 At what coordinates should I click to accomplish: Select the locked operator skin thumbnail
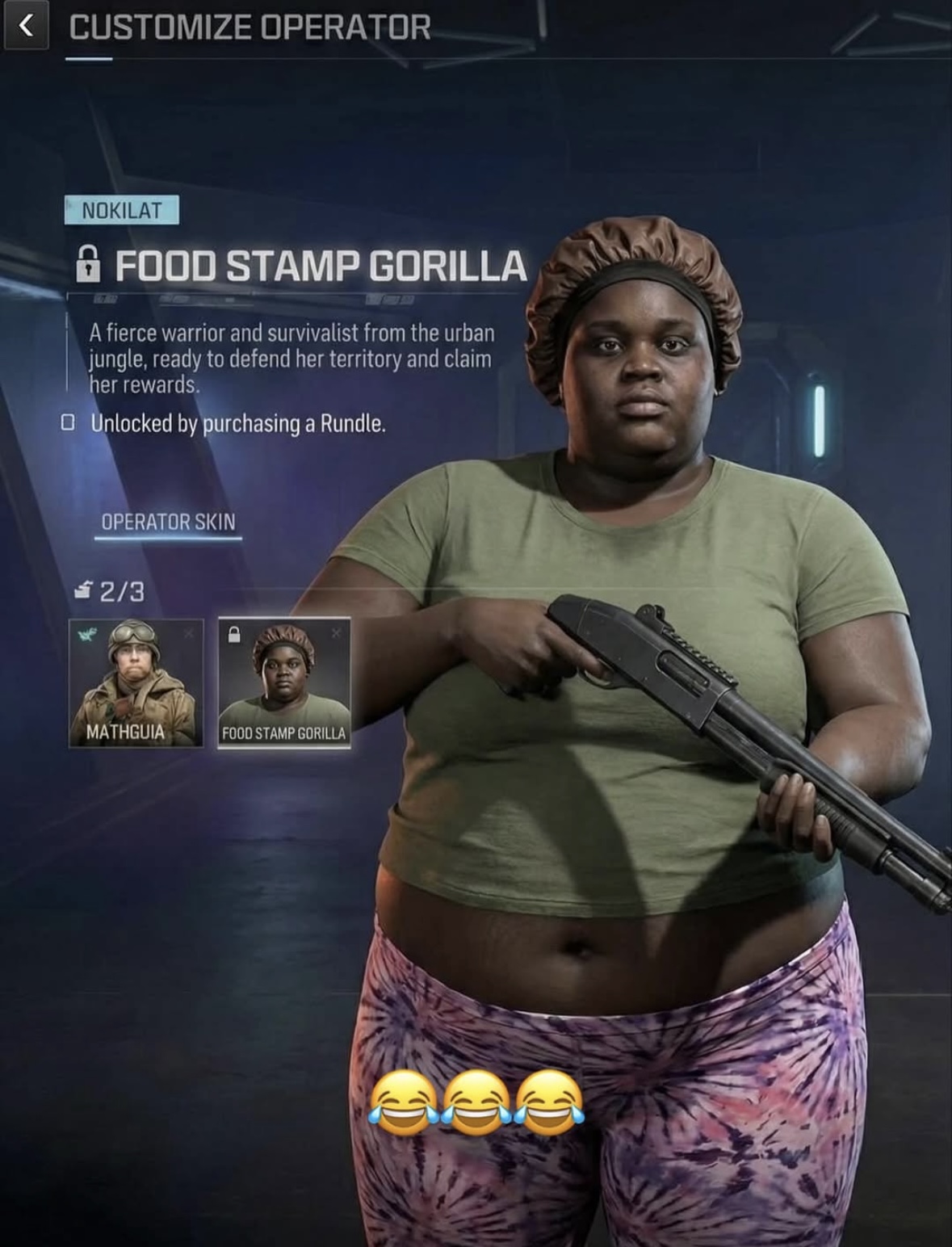point(283,682)
